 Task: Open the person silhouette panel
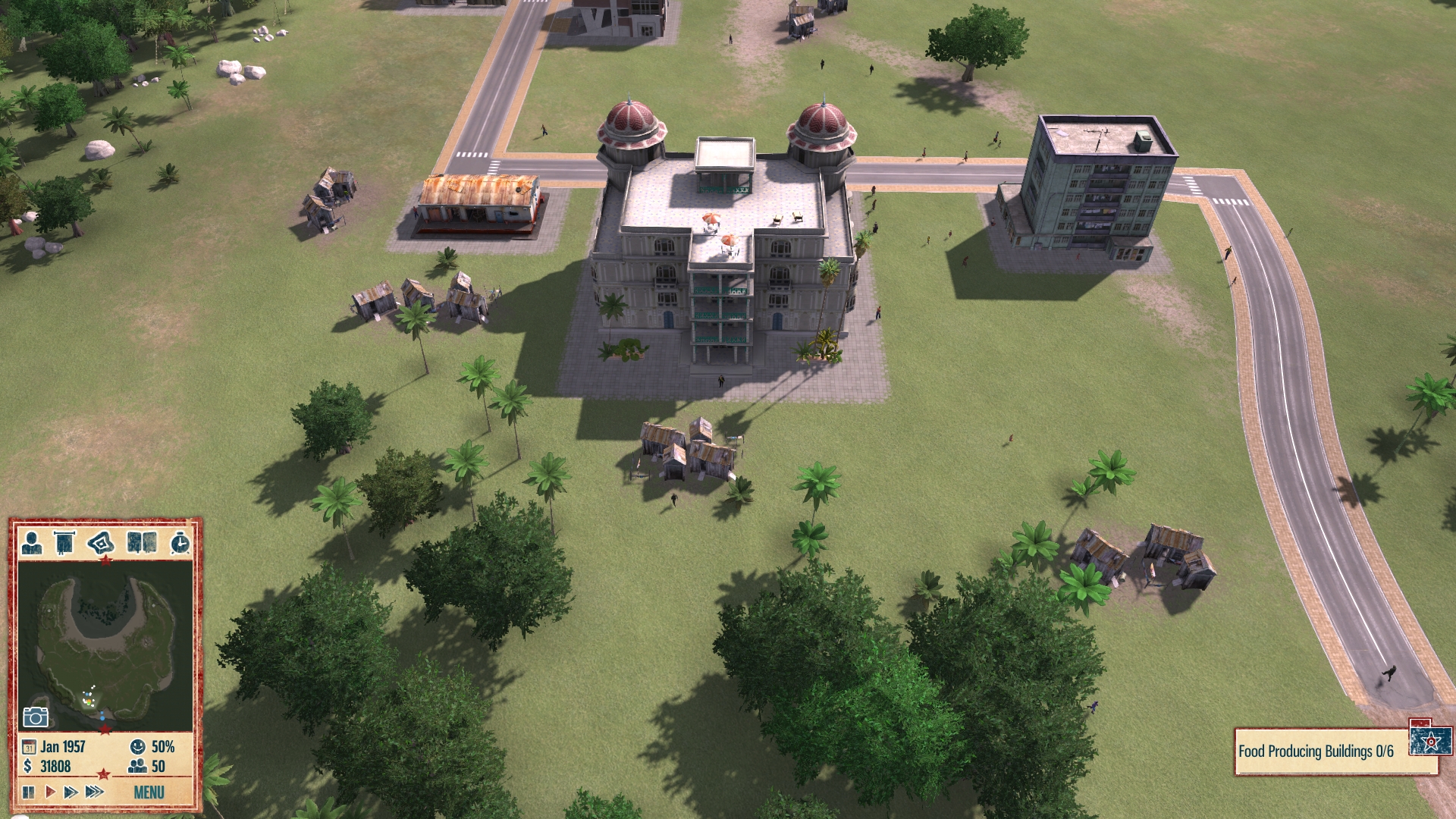pos(32,543)
